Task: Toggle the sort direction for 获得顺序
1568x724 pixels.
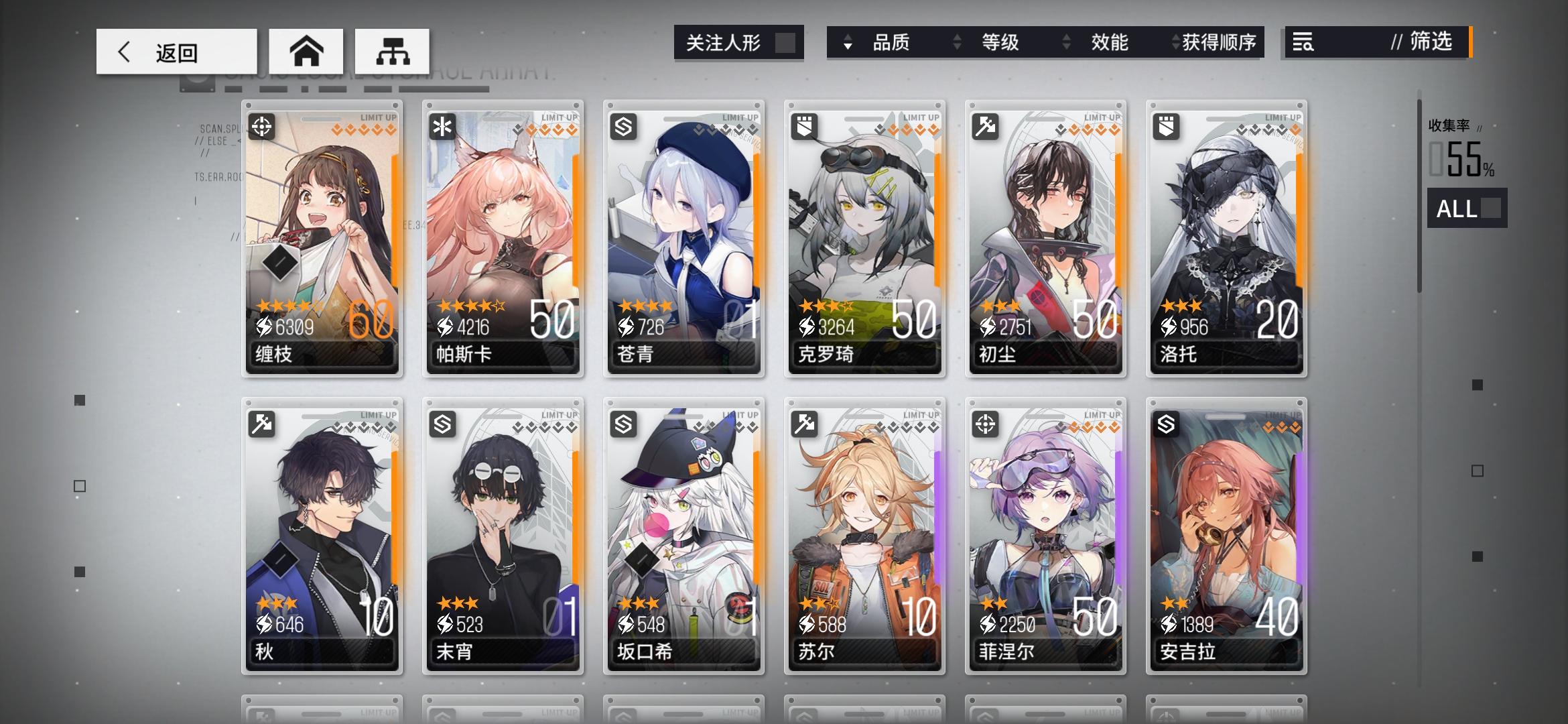Action: (1174, 42)
